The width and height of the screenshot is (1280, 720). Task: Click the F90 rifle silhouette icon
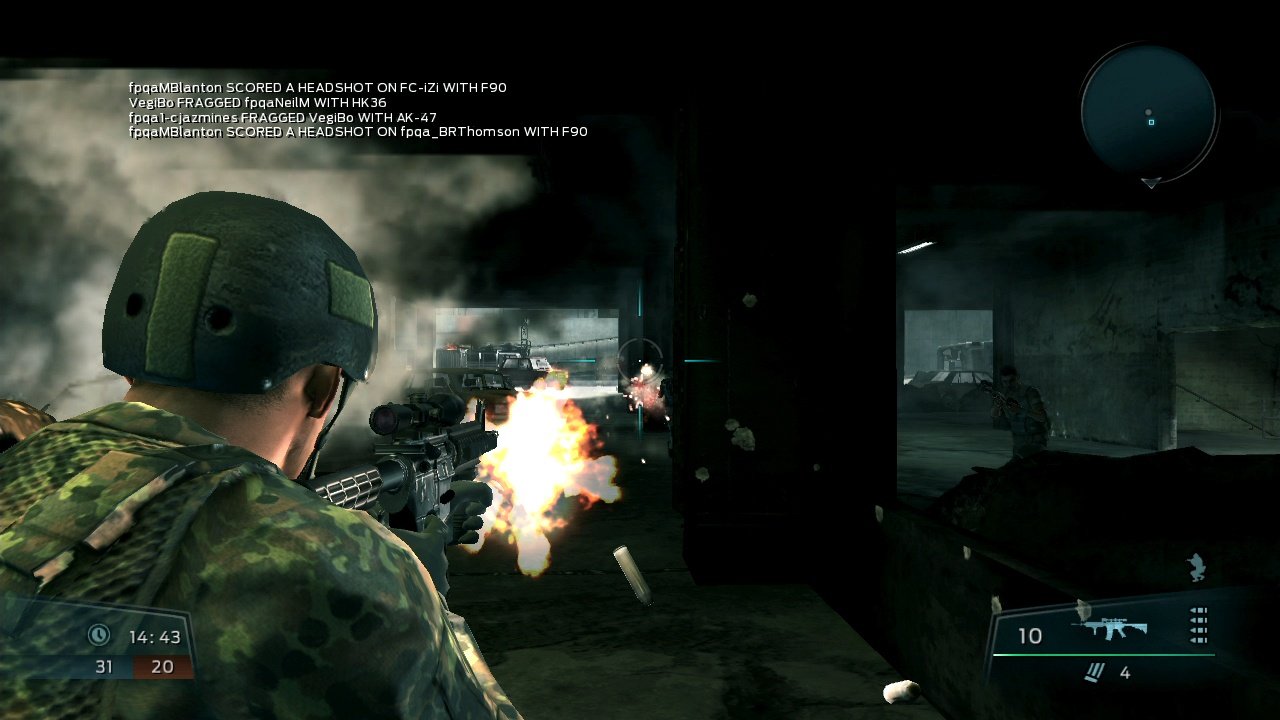(x=1111, y=626)
